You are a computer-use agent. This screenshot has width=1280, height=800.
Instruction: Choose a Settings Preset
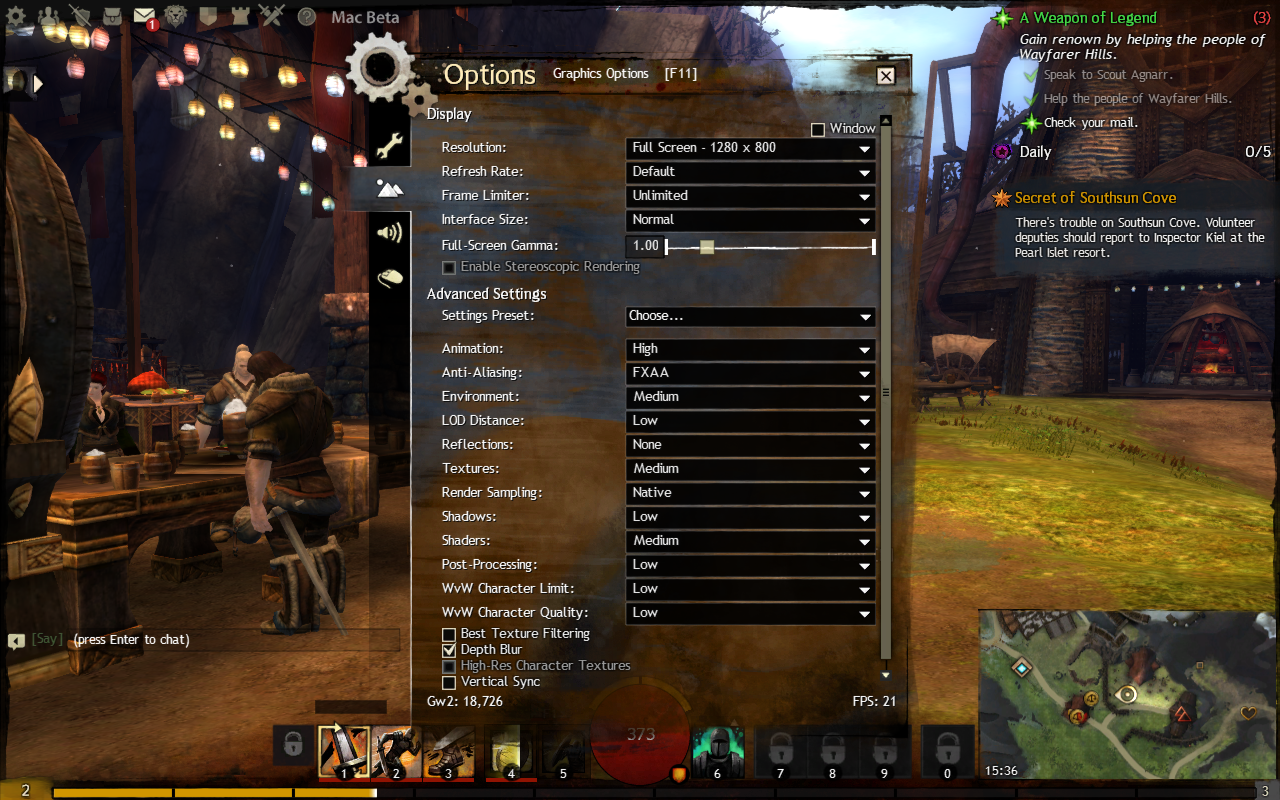click(750, 316)
